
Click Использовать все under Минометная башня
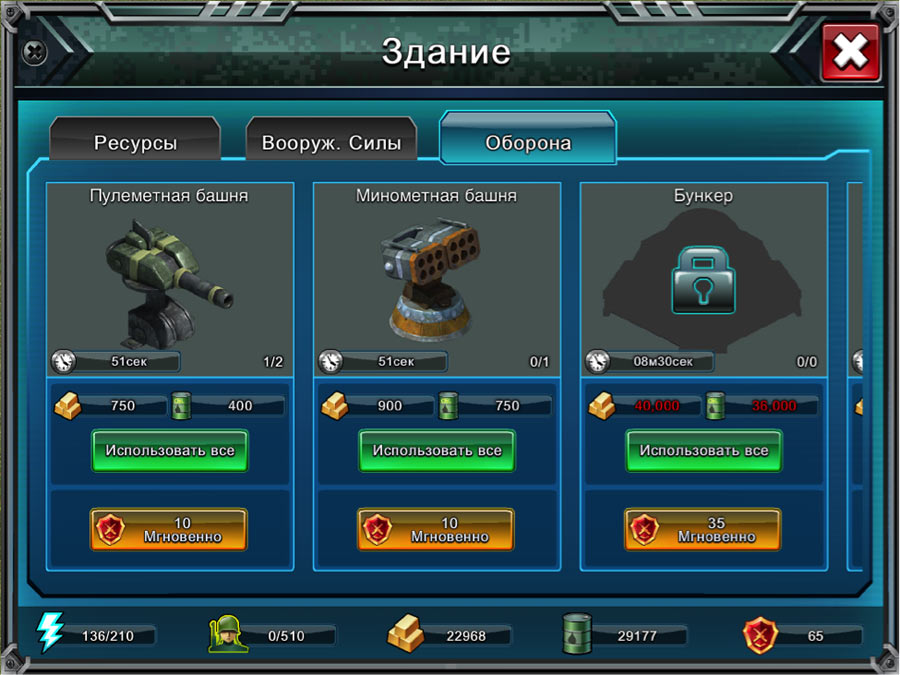pyautogui.click(x=437, y=451)
